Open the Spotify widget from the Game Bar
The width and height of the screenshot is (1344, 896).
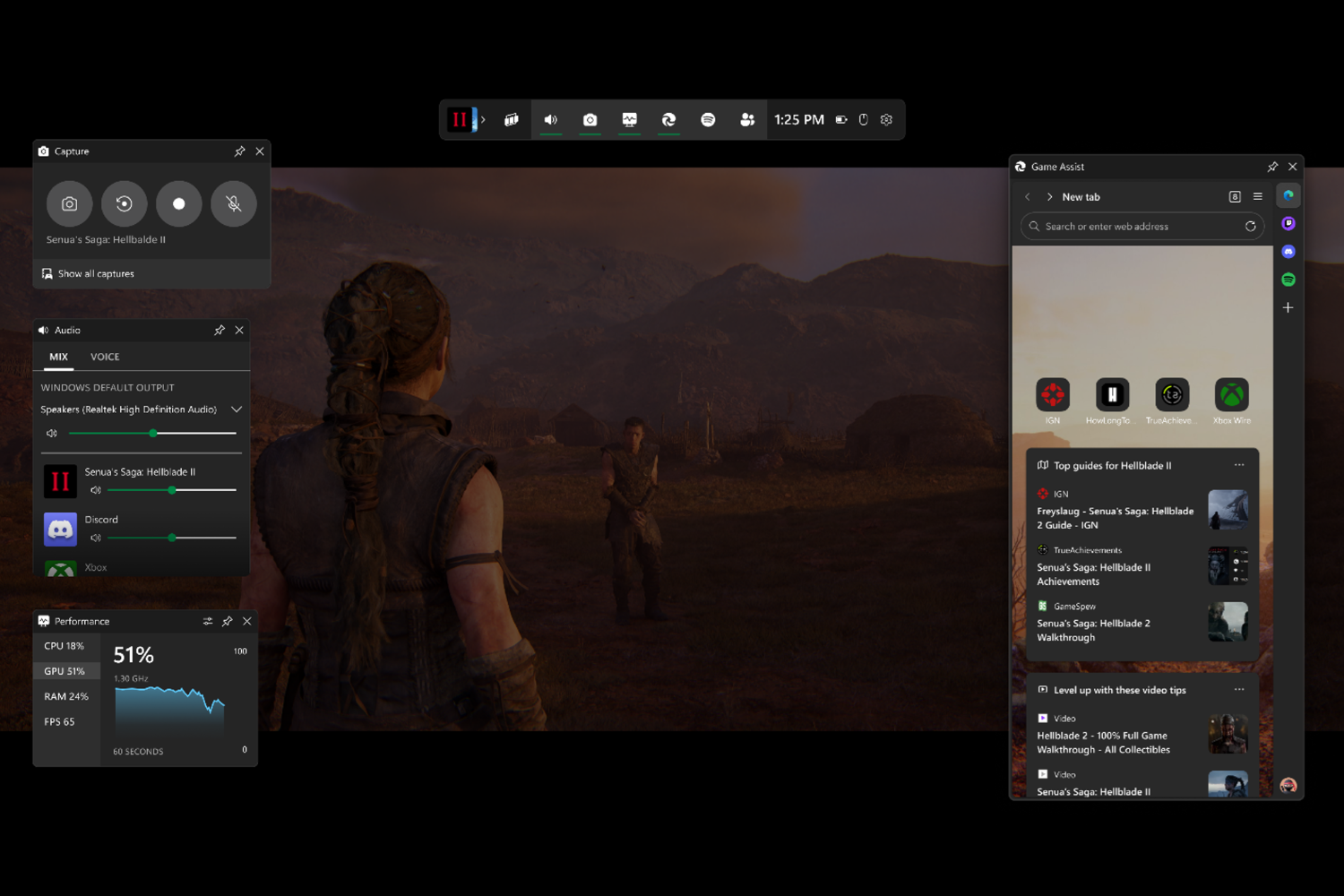[x=708, y=120]
